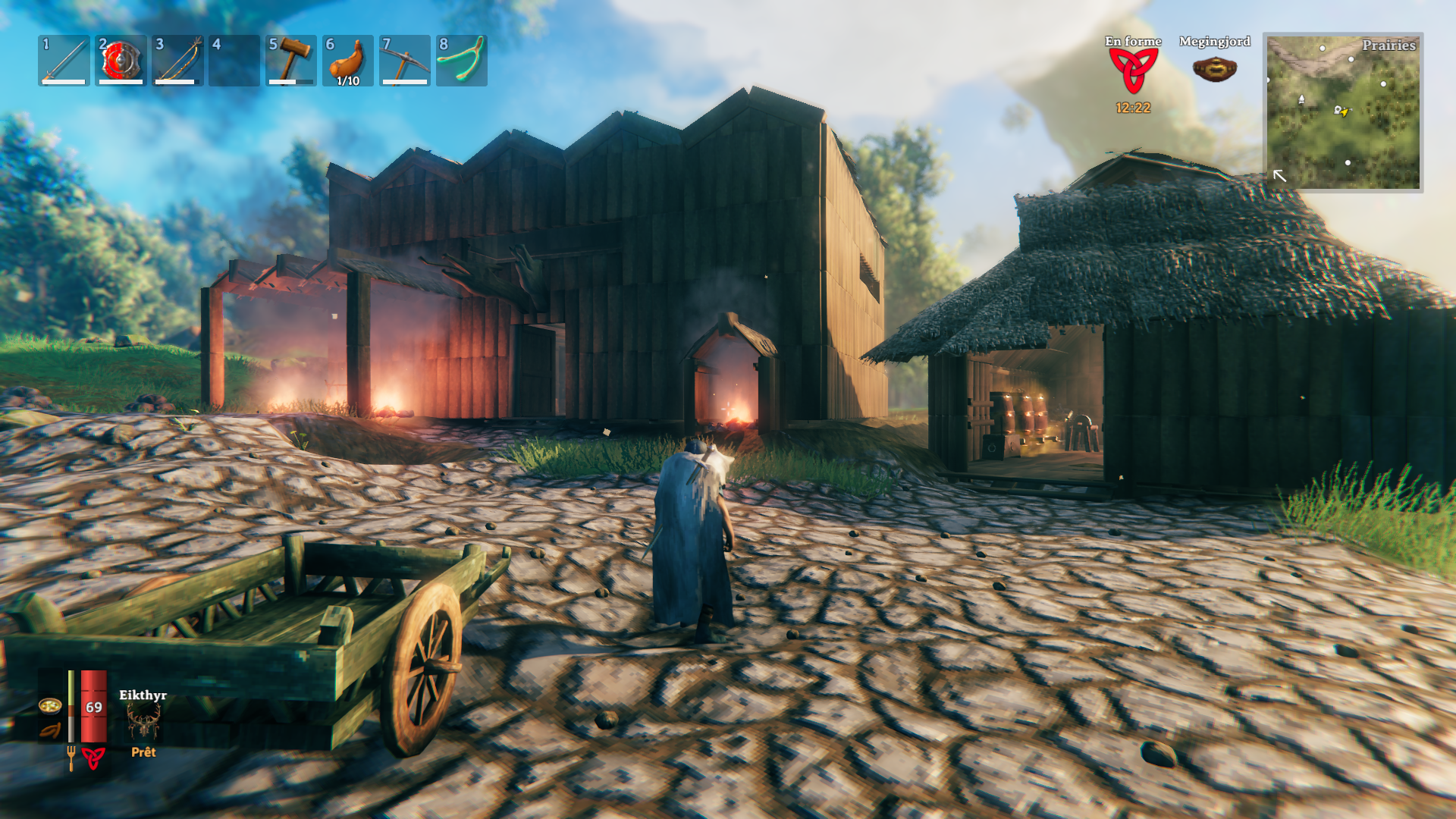The height and width of the screenshot is (819, 1456).
Task: Click the soup bowl food icon
Action: tap(50, 706)
